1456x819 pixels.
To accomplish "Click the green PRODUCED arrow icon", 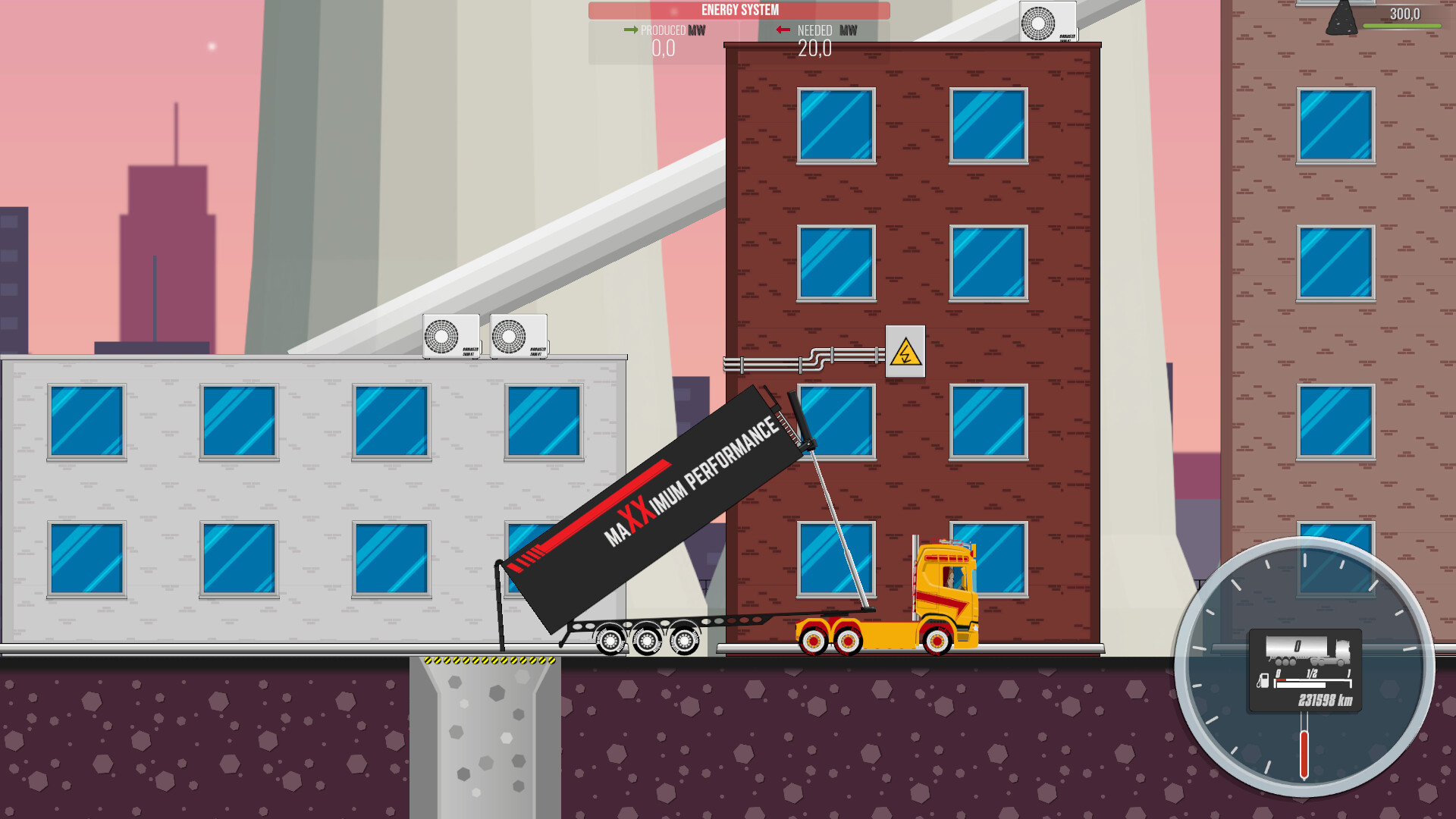I will 630,30.
